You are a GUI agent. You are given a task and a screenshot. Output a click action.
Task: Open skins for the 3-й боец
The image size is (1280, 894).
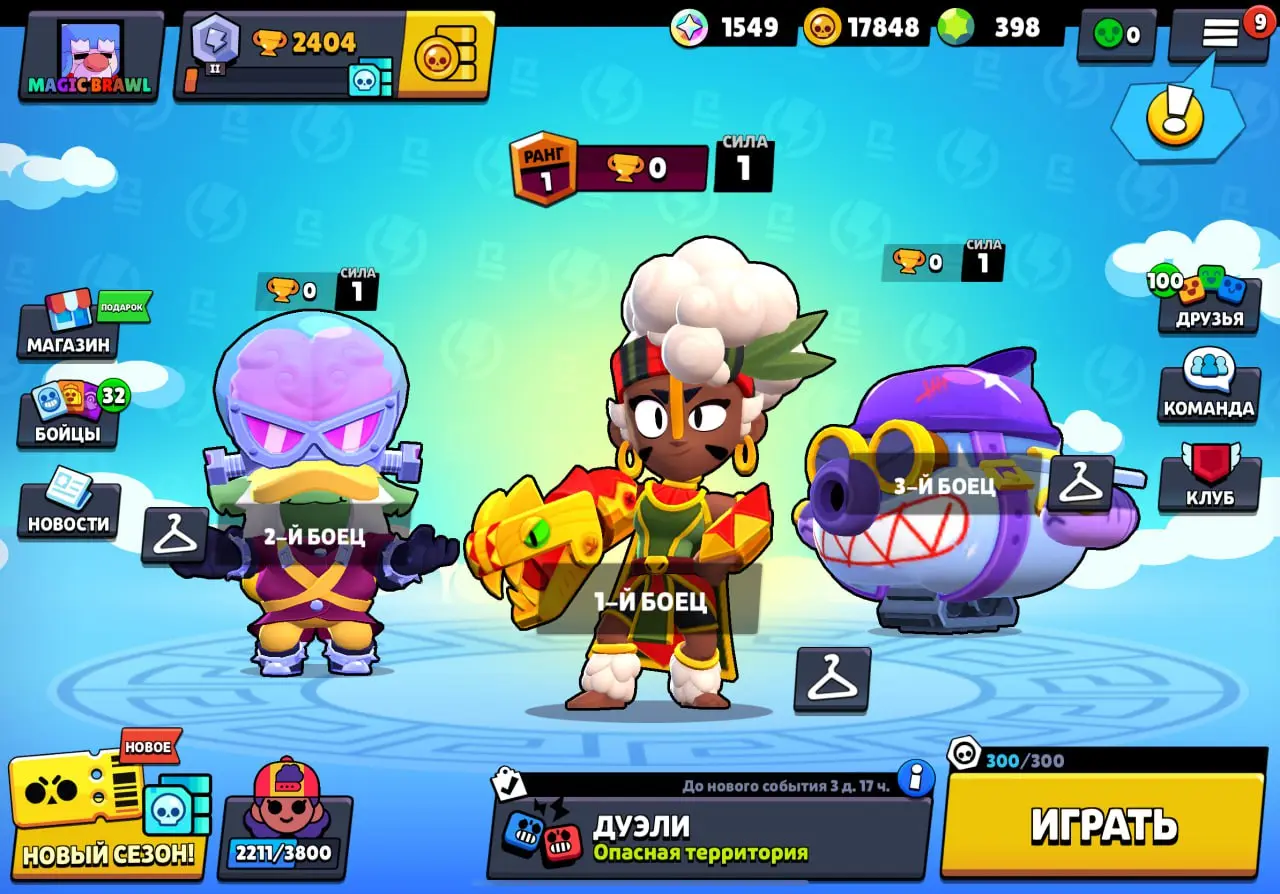coord(1080,484)
